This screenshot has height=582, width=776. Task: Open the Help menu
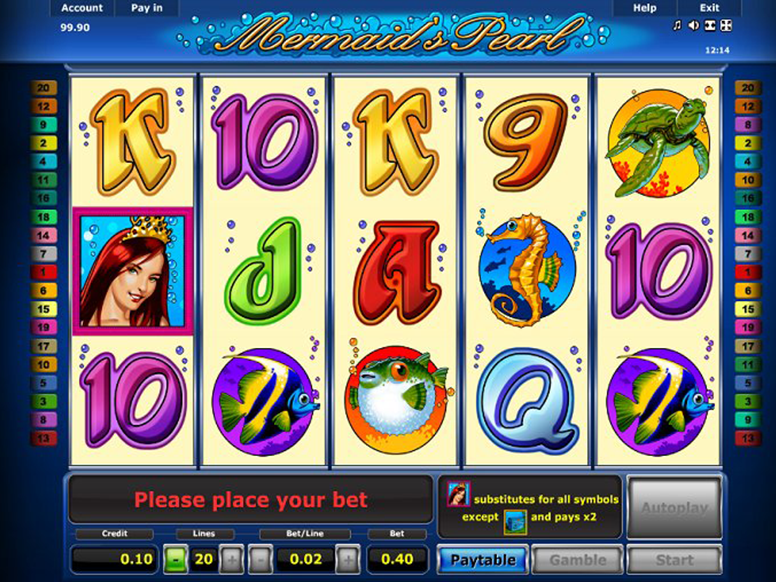645,8
